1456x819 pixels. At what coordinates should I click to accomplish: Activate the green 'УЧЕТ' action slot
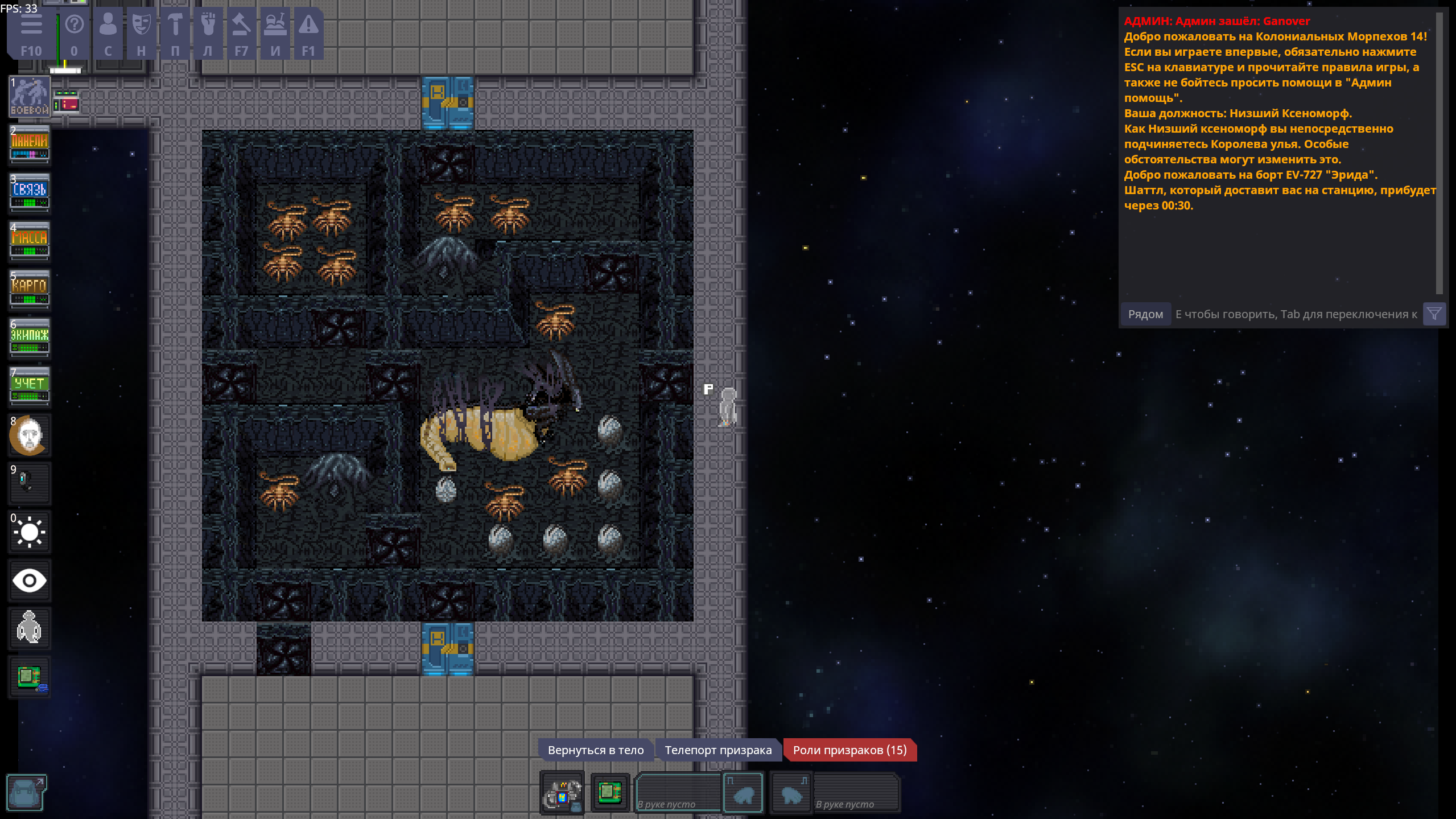coord(30,387)
